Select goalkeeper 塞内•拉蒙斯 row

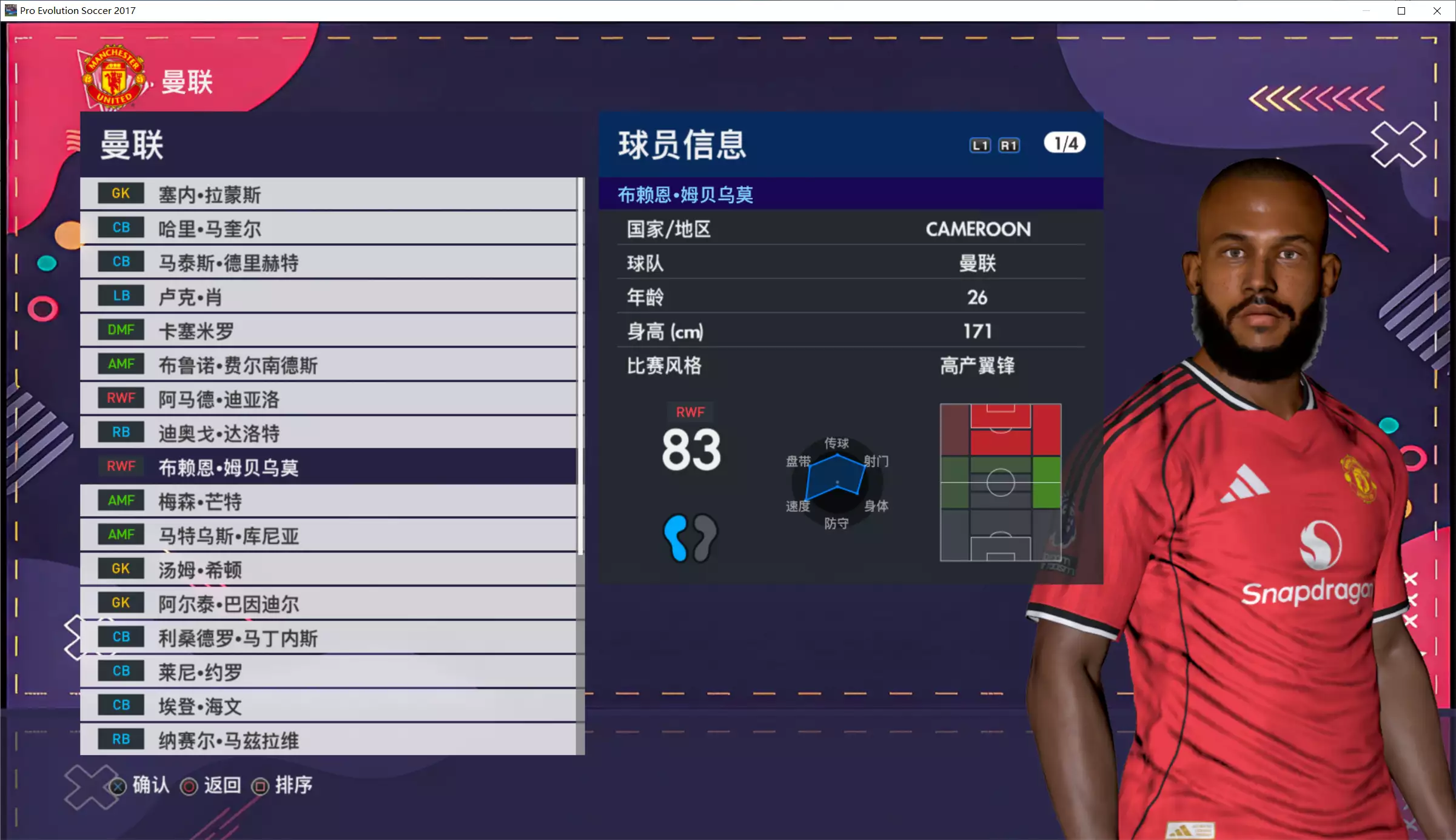[327, 194]
